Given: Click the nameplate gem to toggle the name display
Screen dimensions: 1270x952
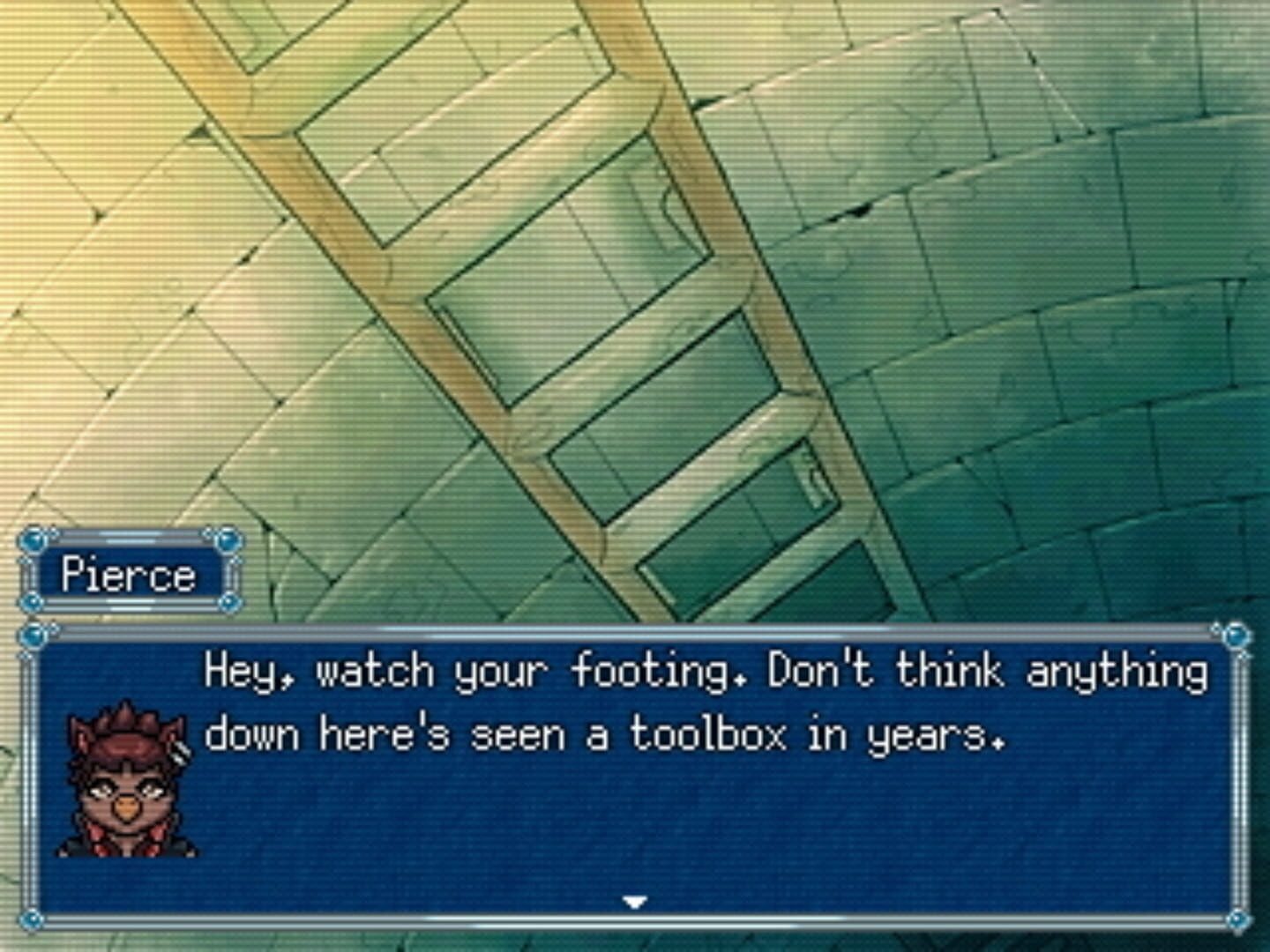Looking at the screenshot, I should 35,538.
